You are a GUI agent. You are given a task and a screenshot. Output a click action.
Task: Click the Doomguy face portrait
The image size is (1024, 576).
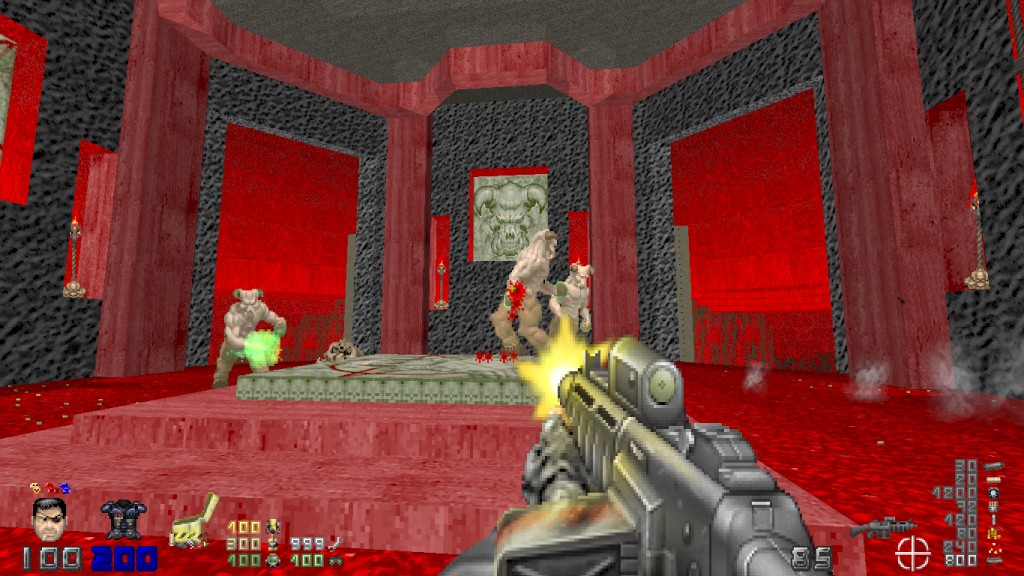tap(47, 519)
